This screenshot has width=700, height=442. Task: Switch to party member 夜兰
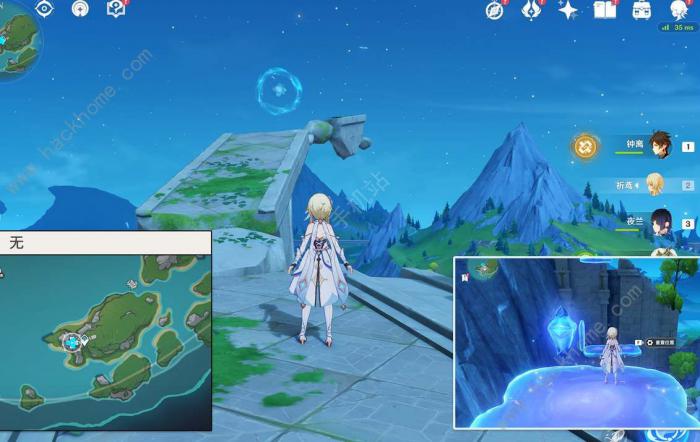pyautogui.click(x=658, y=221)
